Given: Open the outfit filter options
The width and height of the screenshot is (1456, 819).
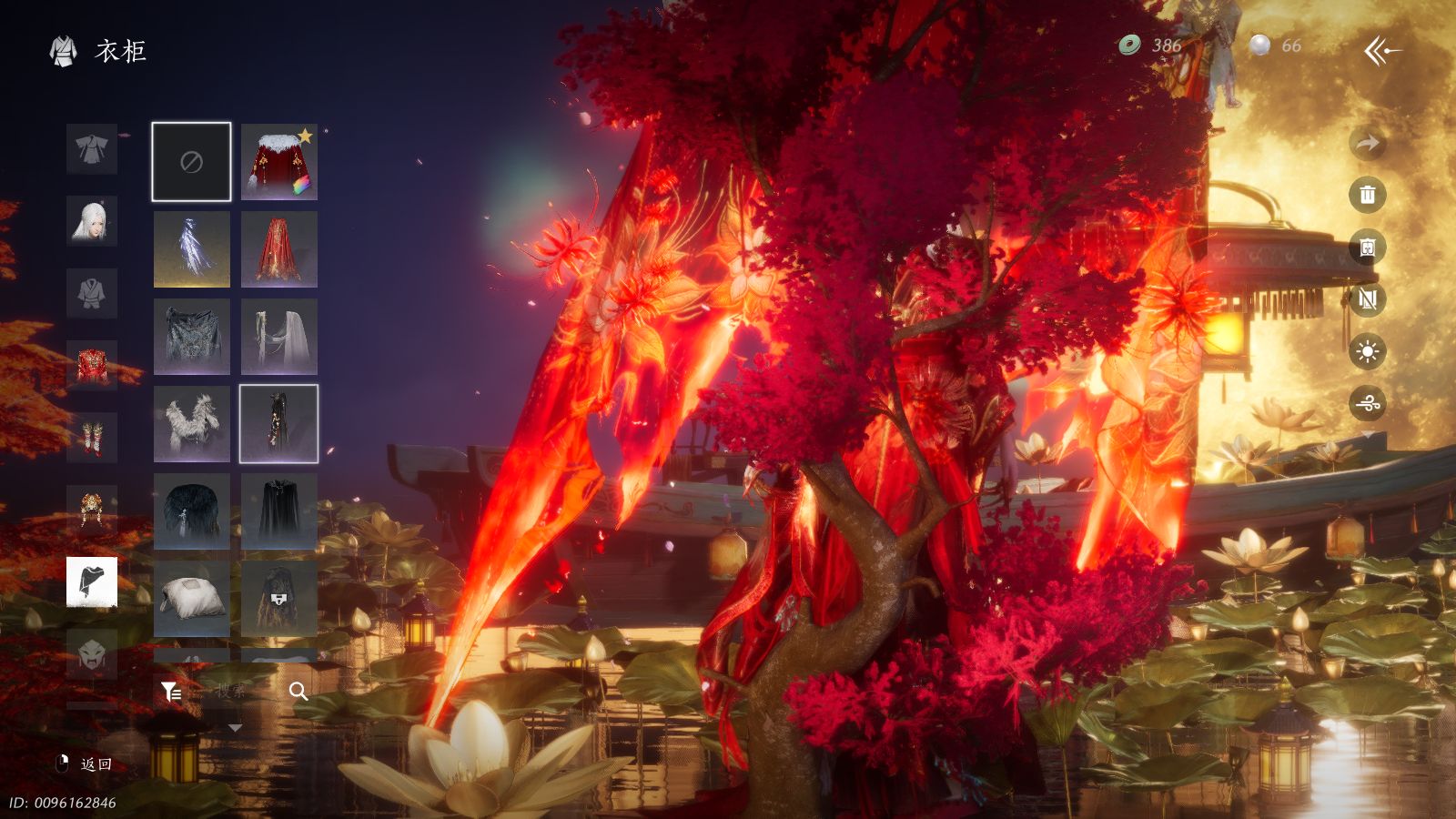Looking at the screenshot, I should pos(171,693).
